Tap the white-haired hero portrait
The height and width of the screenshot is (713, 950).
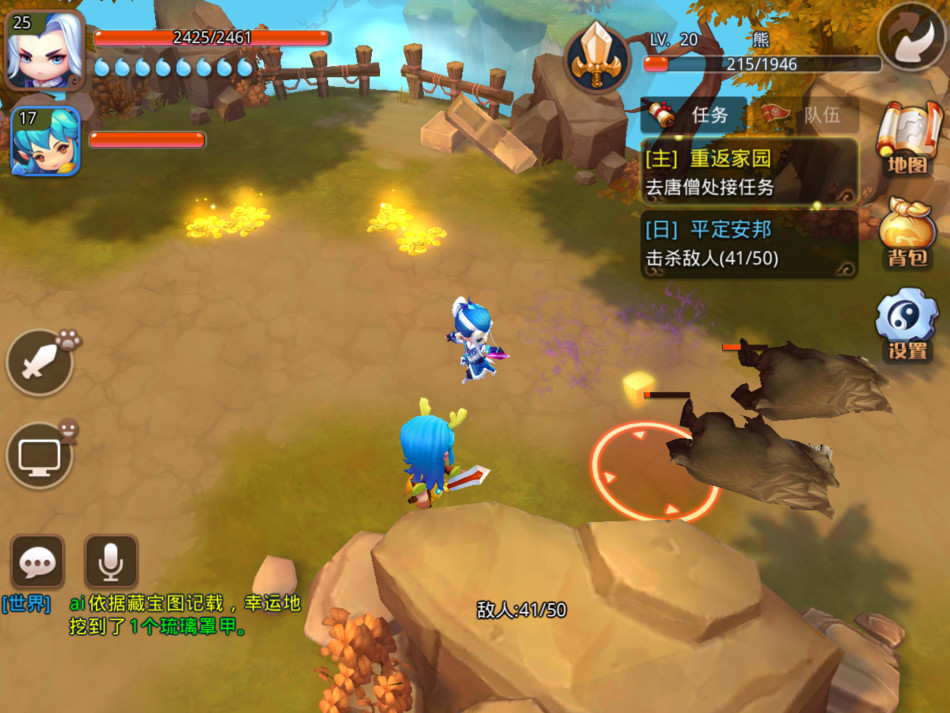pos(44,50)
